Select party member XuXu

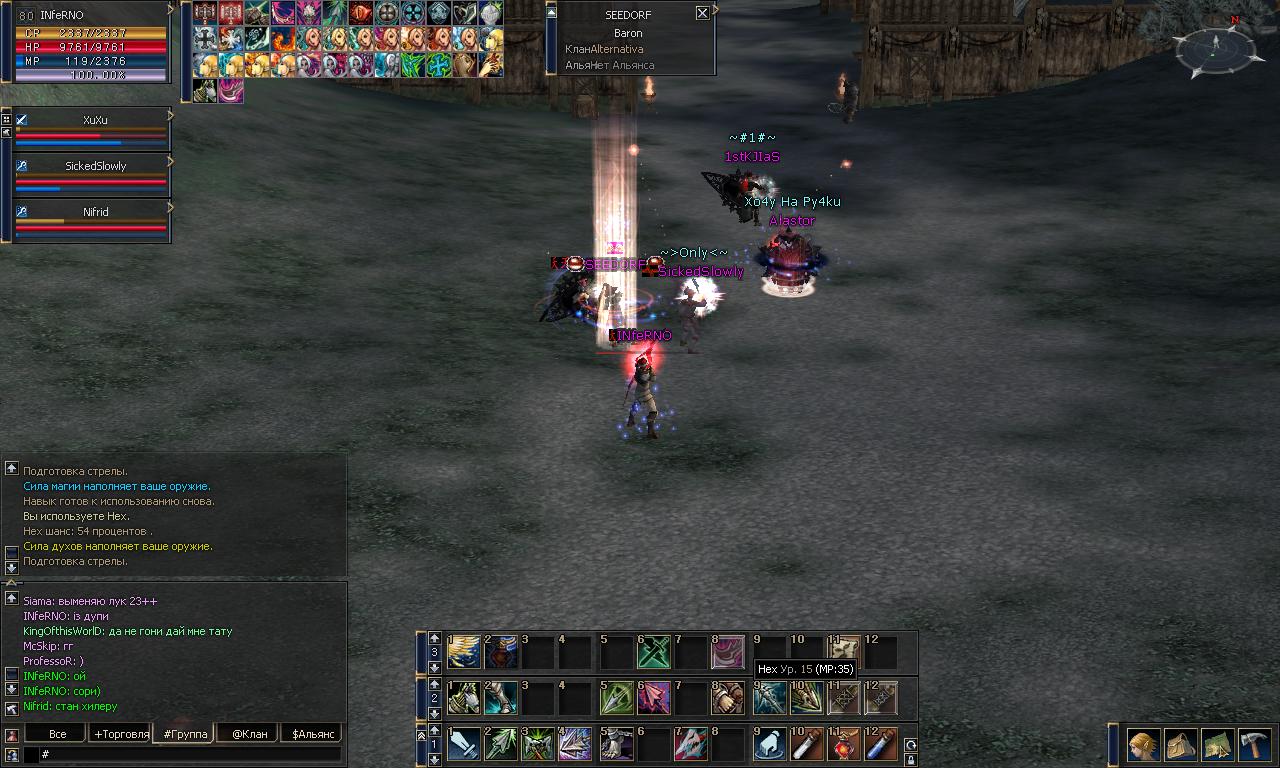point(95,120)
